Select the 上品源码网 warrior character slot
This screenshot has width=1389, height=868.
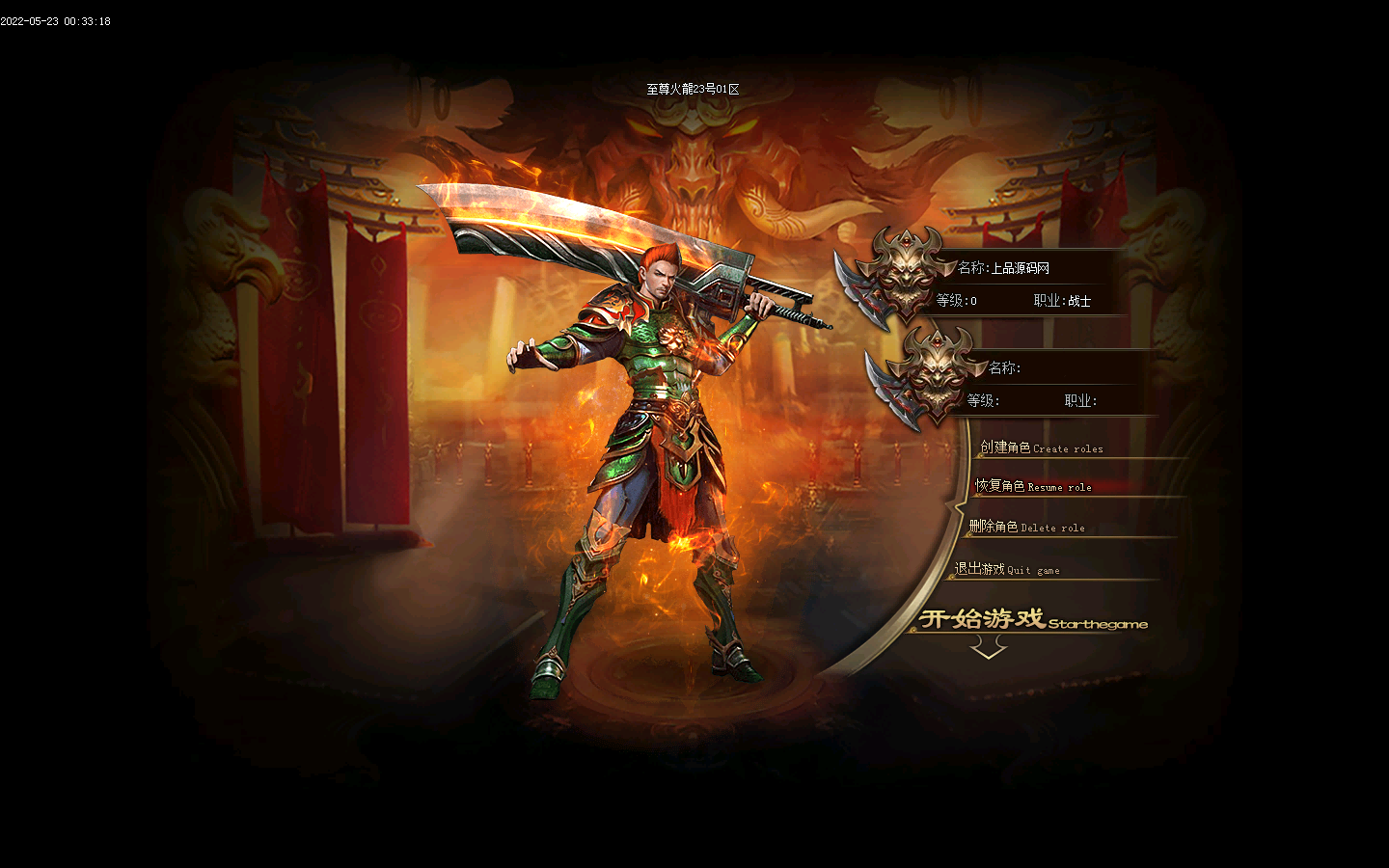coord(1013,284)
